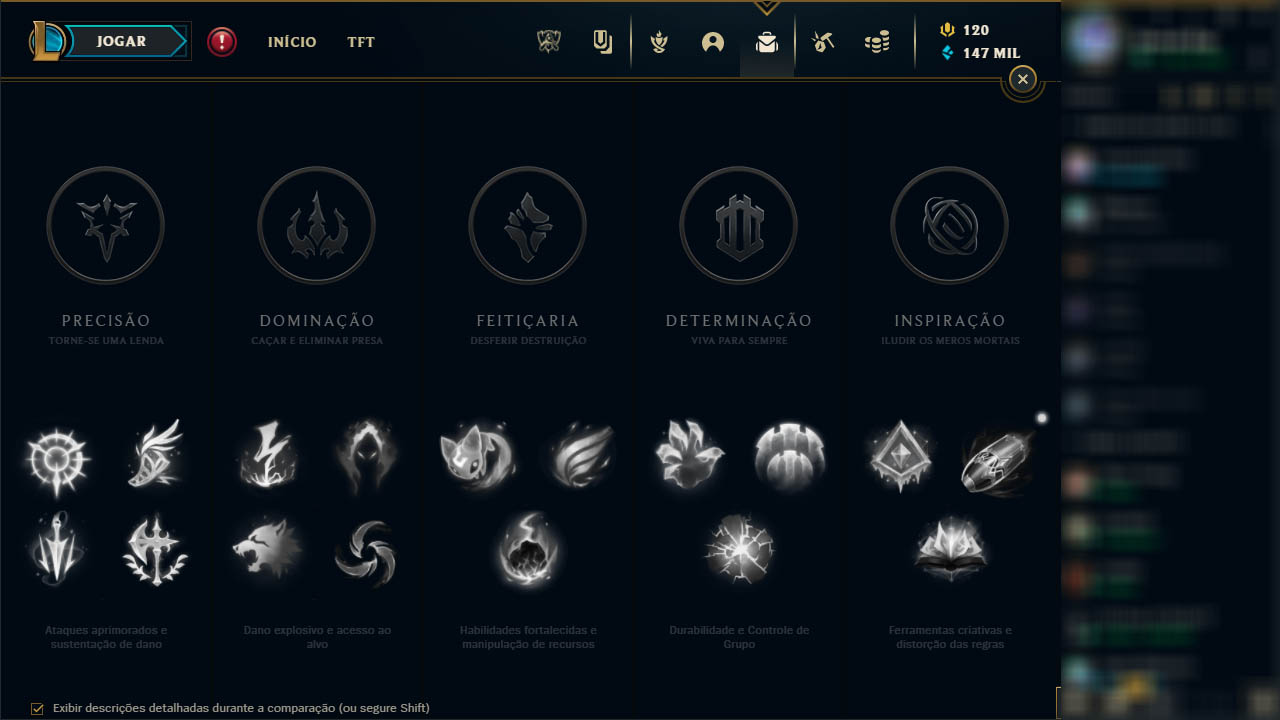Open the Loot page with the hammer icon
Image resolution: width=1280 pixels, height=720 pixels.
click(x=823, y=43)
